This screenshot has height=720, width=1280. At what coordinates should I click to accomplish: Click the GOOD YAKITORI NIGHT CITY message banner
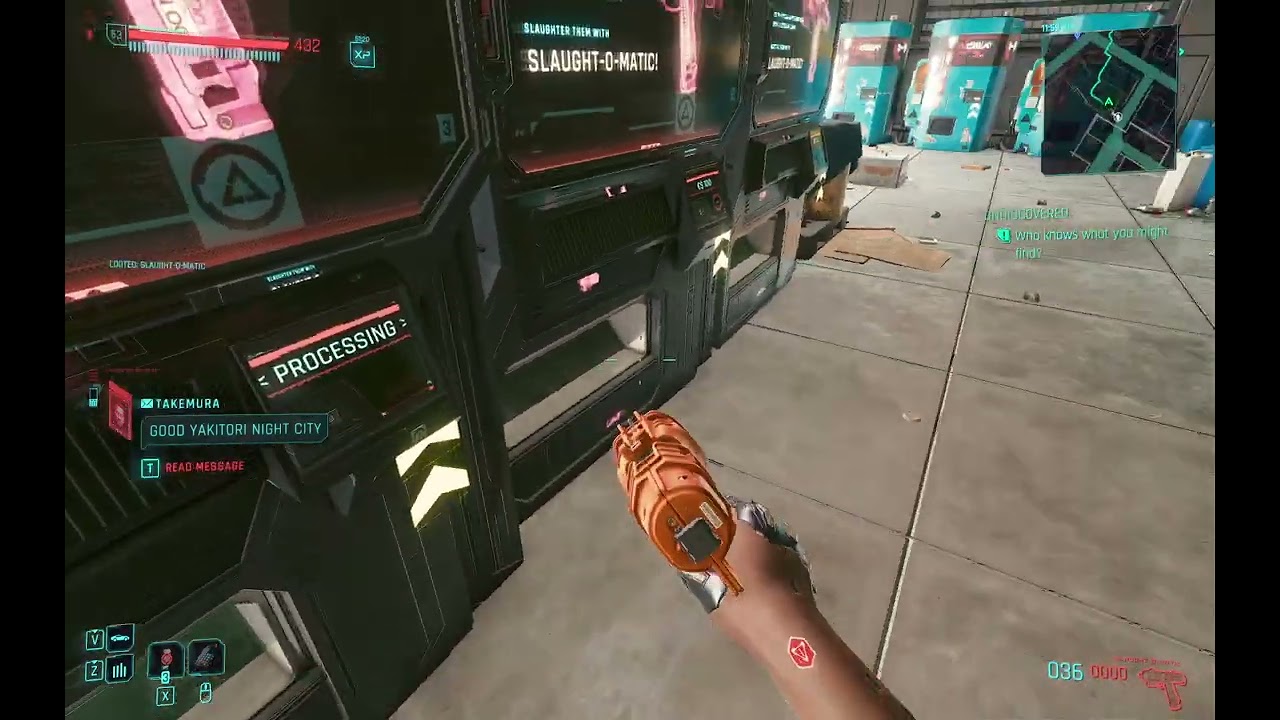click(235, 428)
